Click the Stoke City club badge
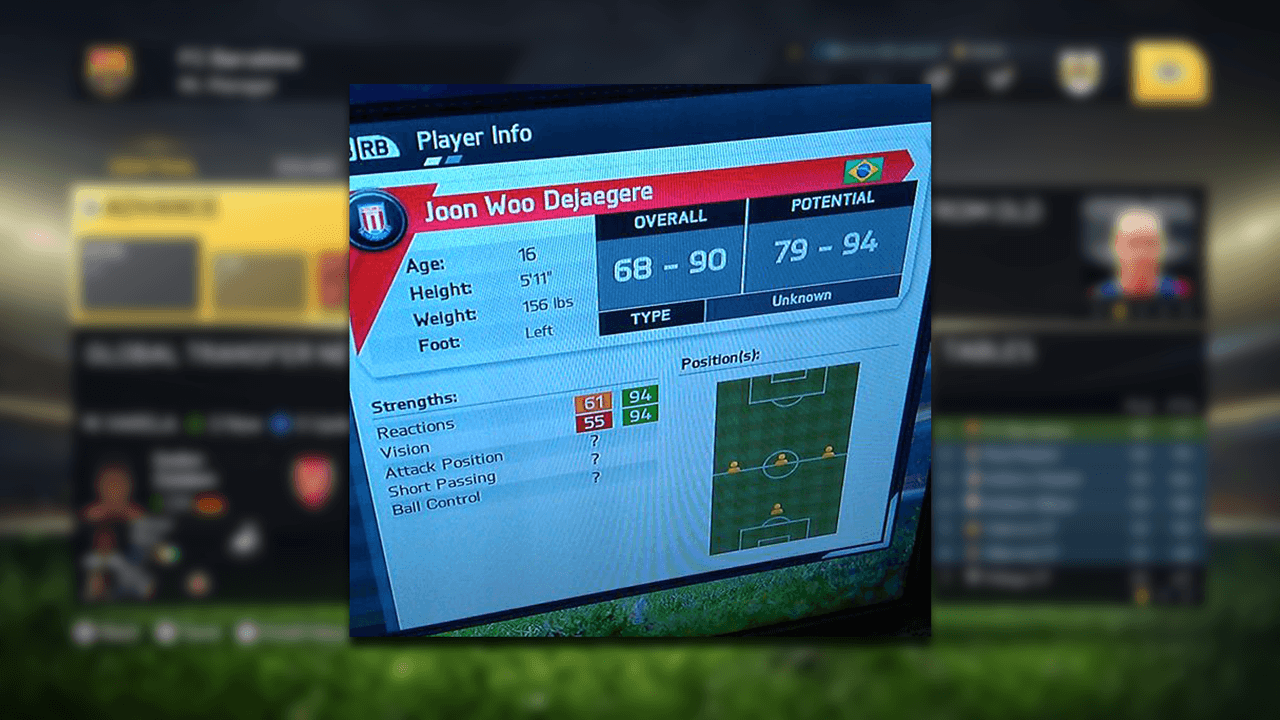Screen dimensions: 1280x720 378,220
